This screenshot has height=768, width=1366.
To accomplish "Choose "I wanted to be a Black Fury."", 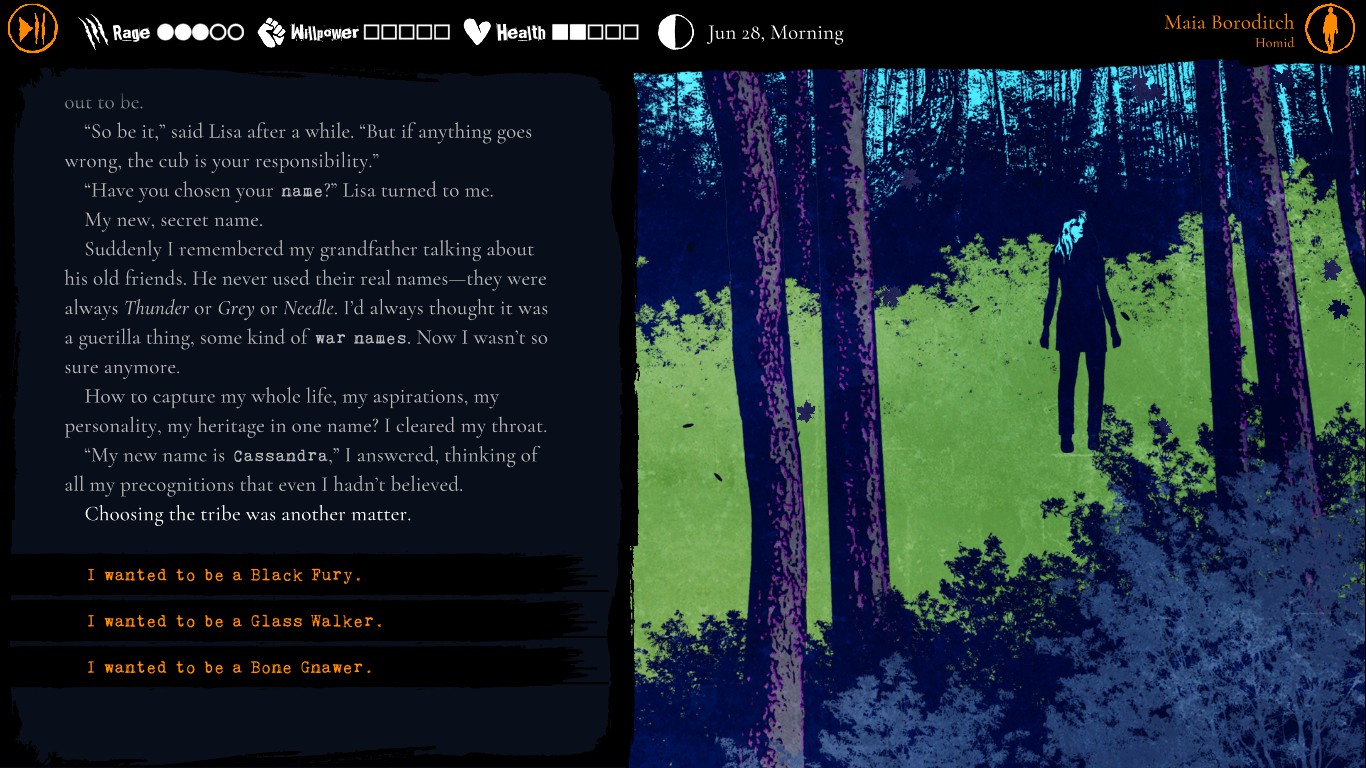I will [224, 575].
